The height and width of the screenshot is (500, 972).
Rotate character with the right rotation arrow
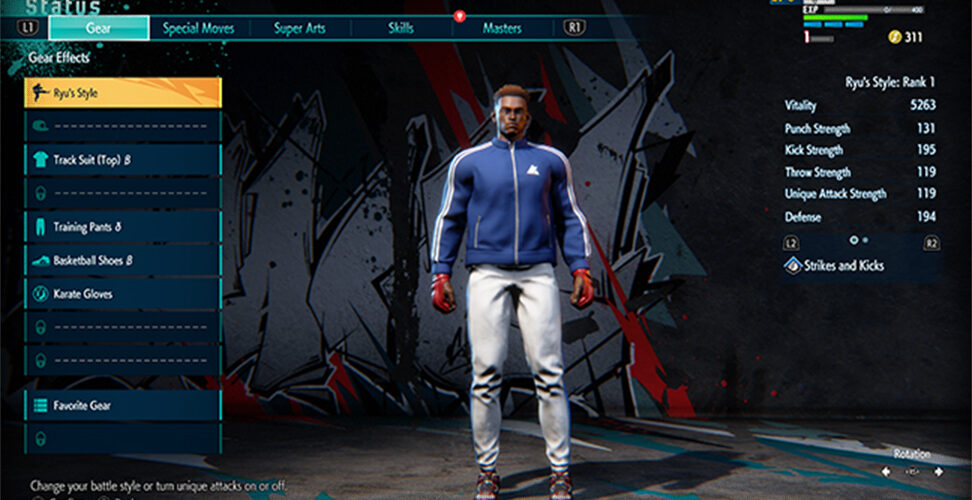pyautogui.click(x=938, y=471)
